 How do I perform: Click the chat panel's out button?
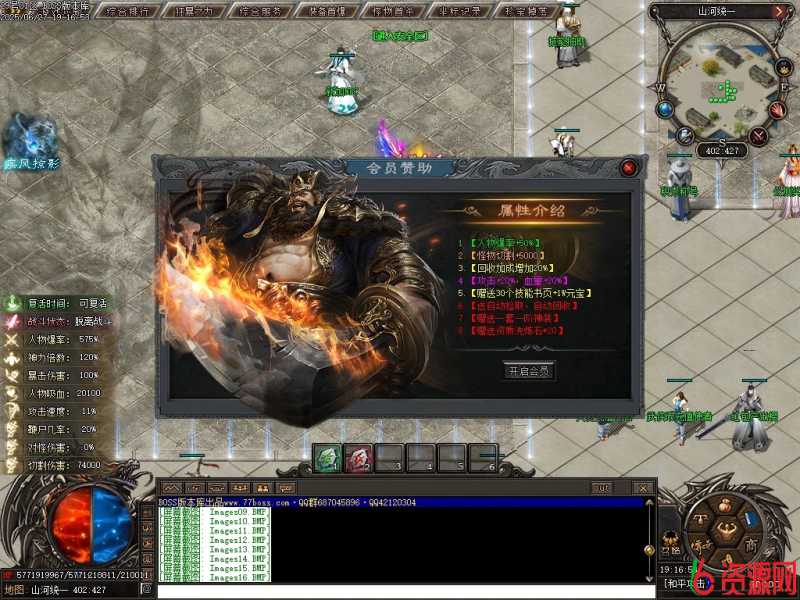click(601, 488)
